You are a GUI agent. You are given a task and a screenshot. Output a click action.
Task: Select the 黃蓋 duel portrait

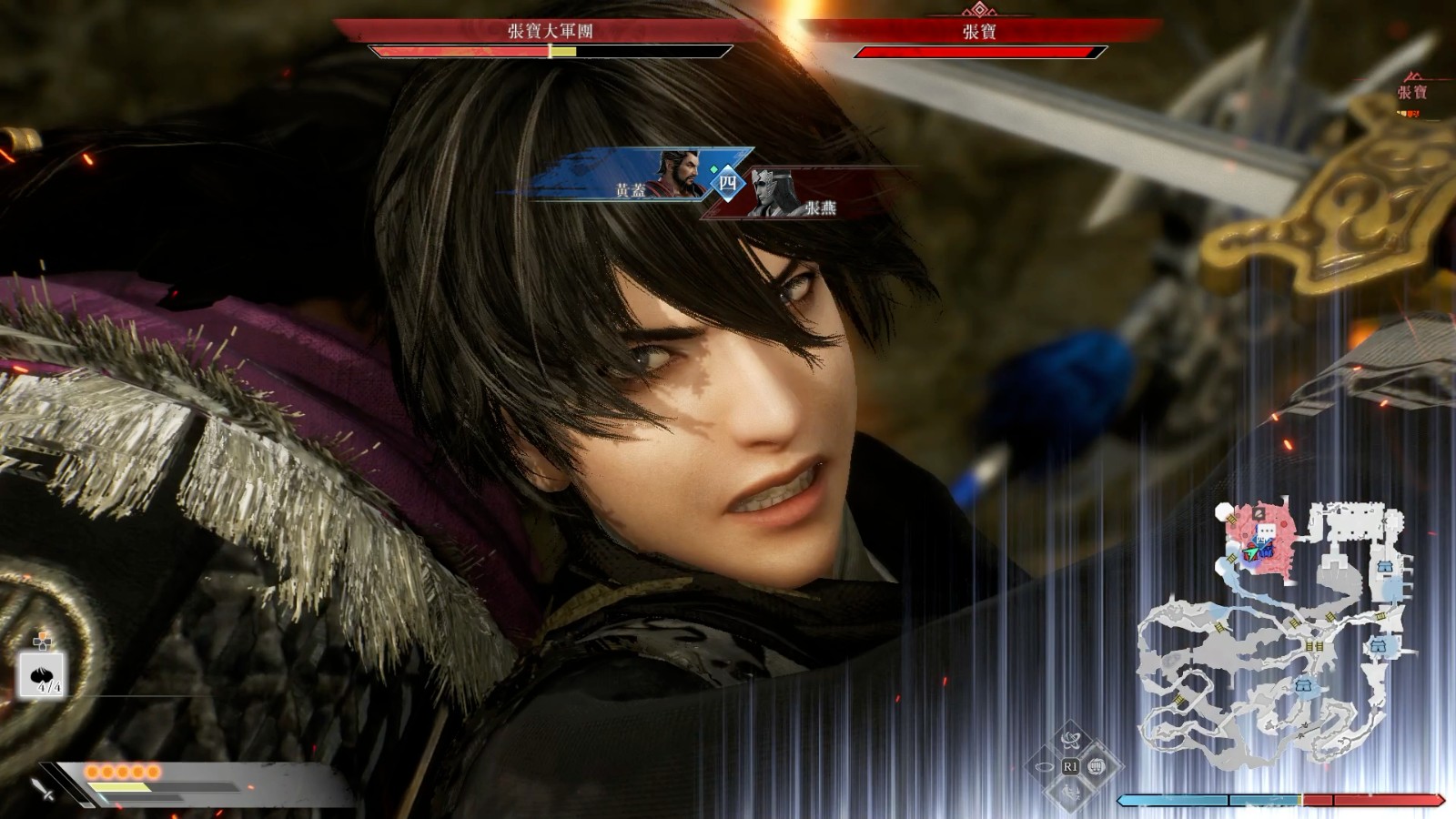pos(678,174)
